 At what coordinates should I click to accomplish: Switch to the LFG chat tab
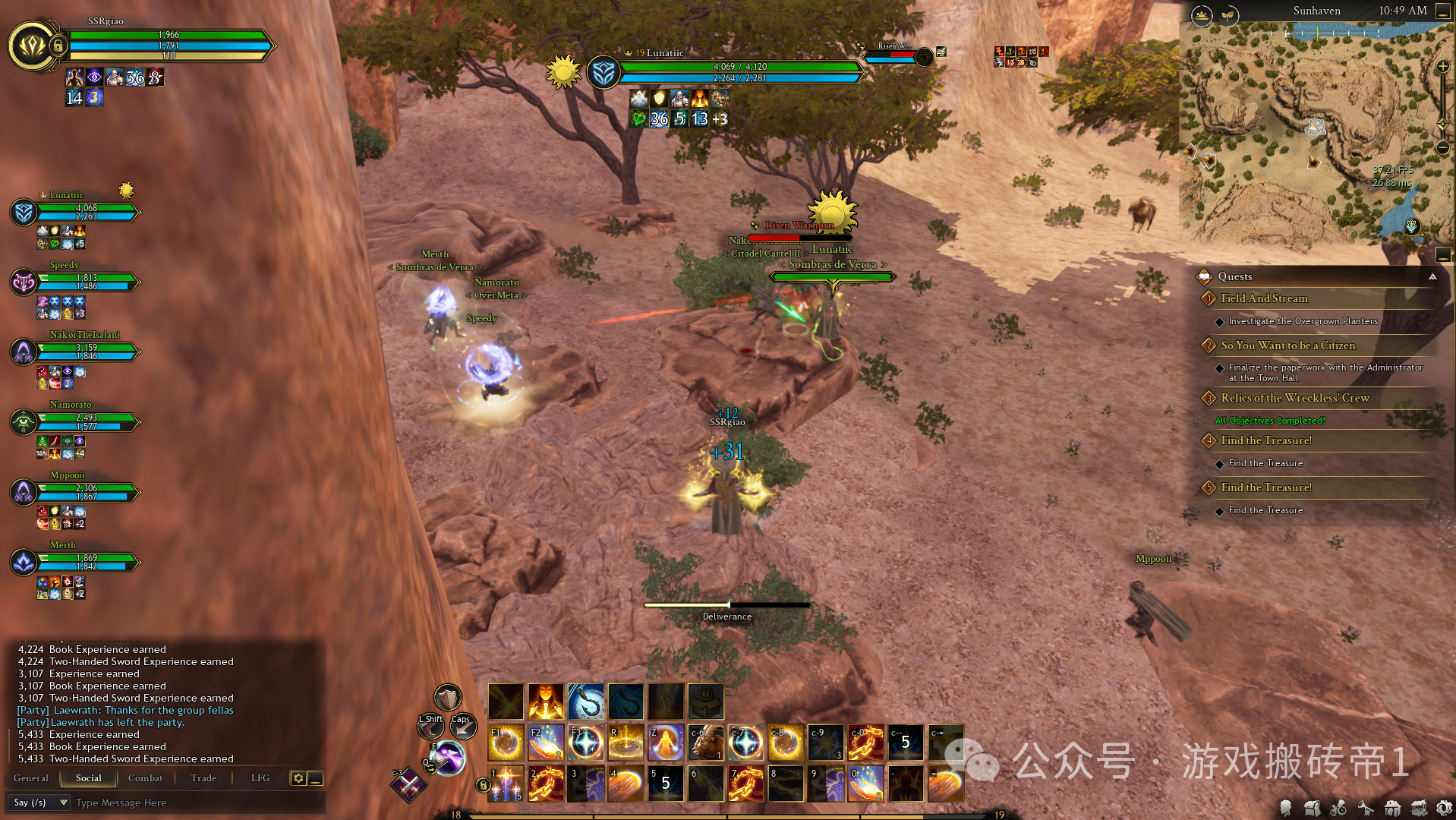click(x=260, y=778)
